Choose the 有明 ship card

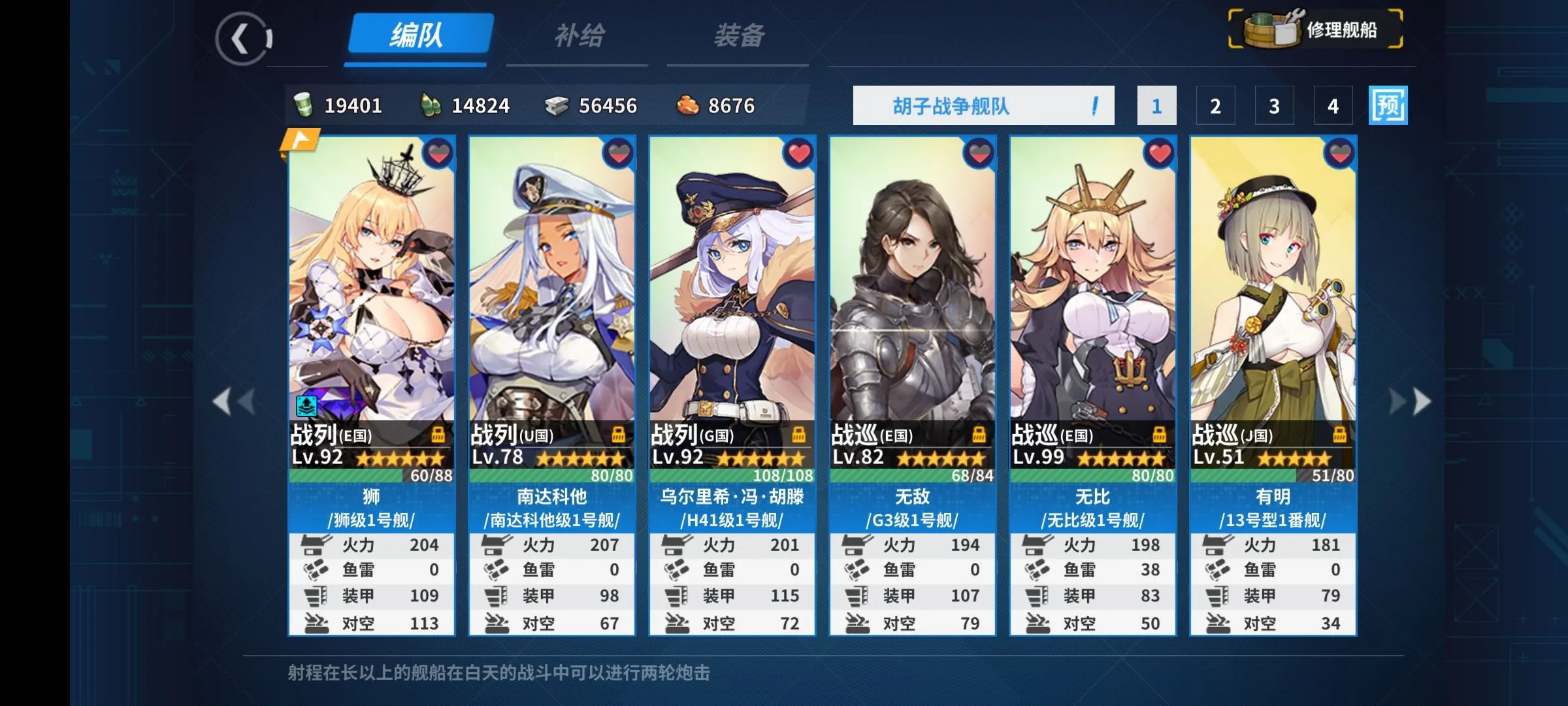coord(1273,294)
